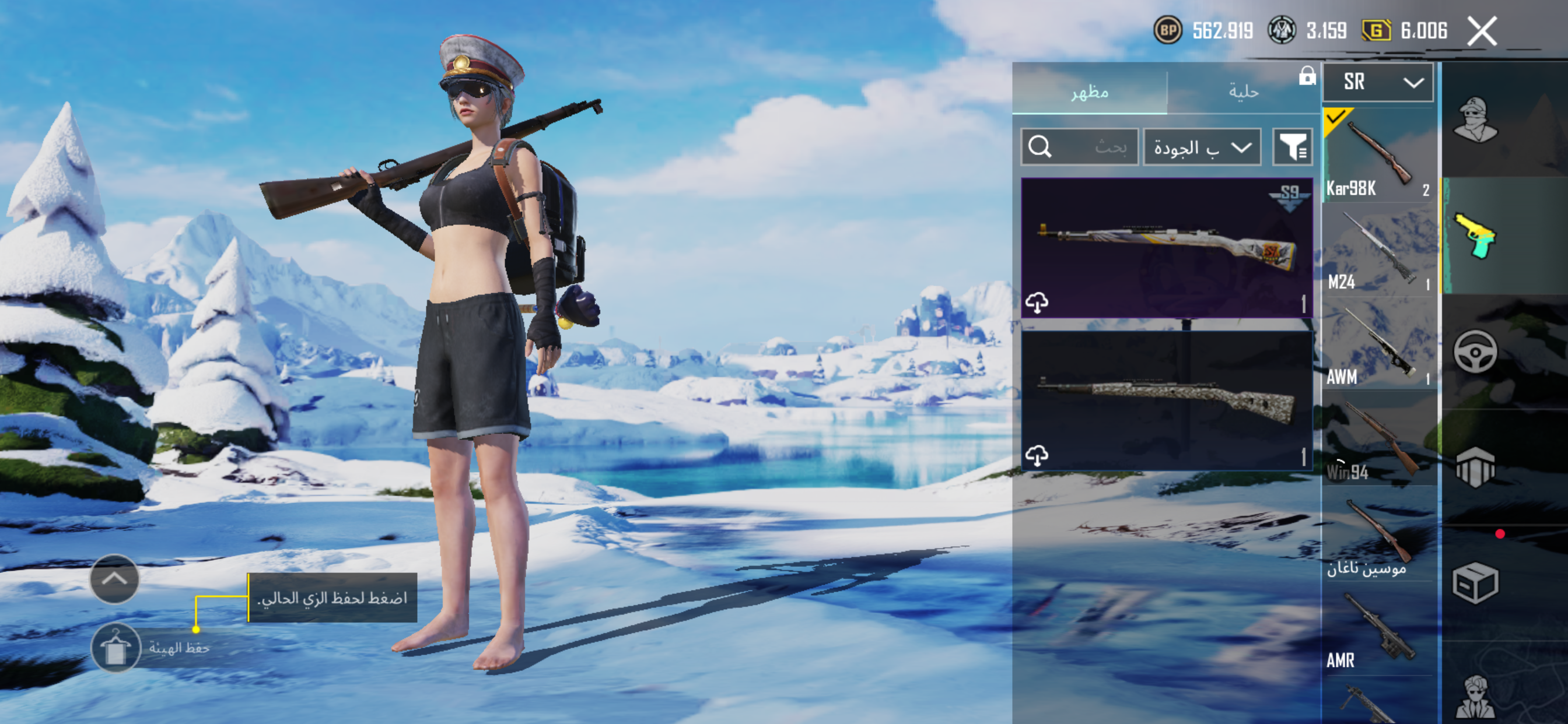The width and height of the screenshot is (1568, 724).
Task: Expand the up-arrow circle button
Action: pyautogui.click(x=114, y=579)
